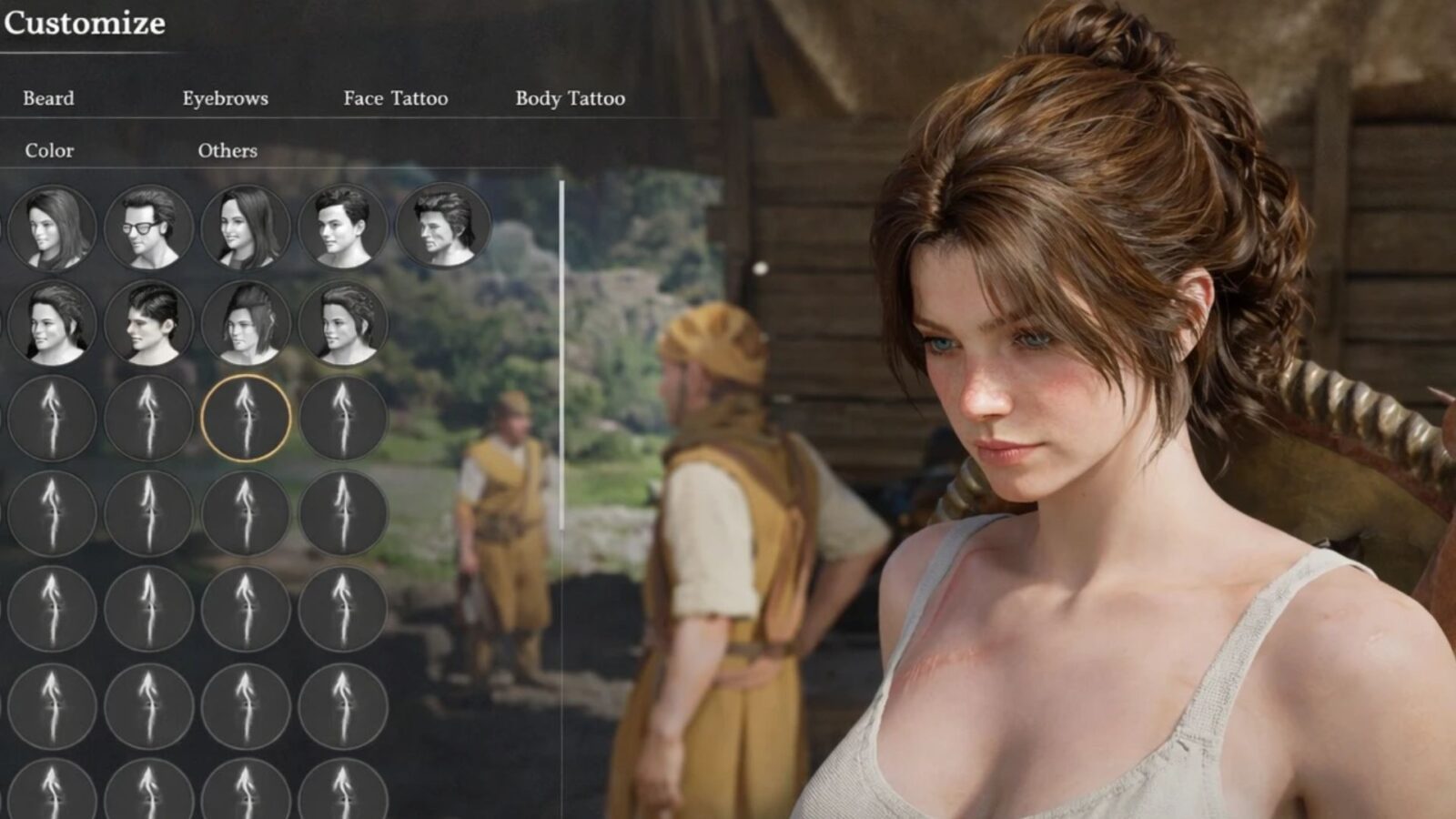Choose the side-shaved loose-strand hairstyle
The width and height of the screenshot is (1456, 819).
(x=246, y=323)
